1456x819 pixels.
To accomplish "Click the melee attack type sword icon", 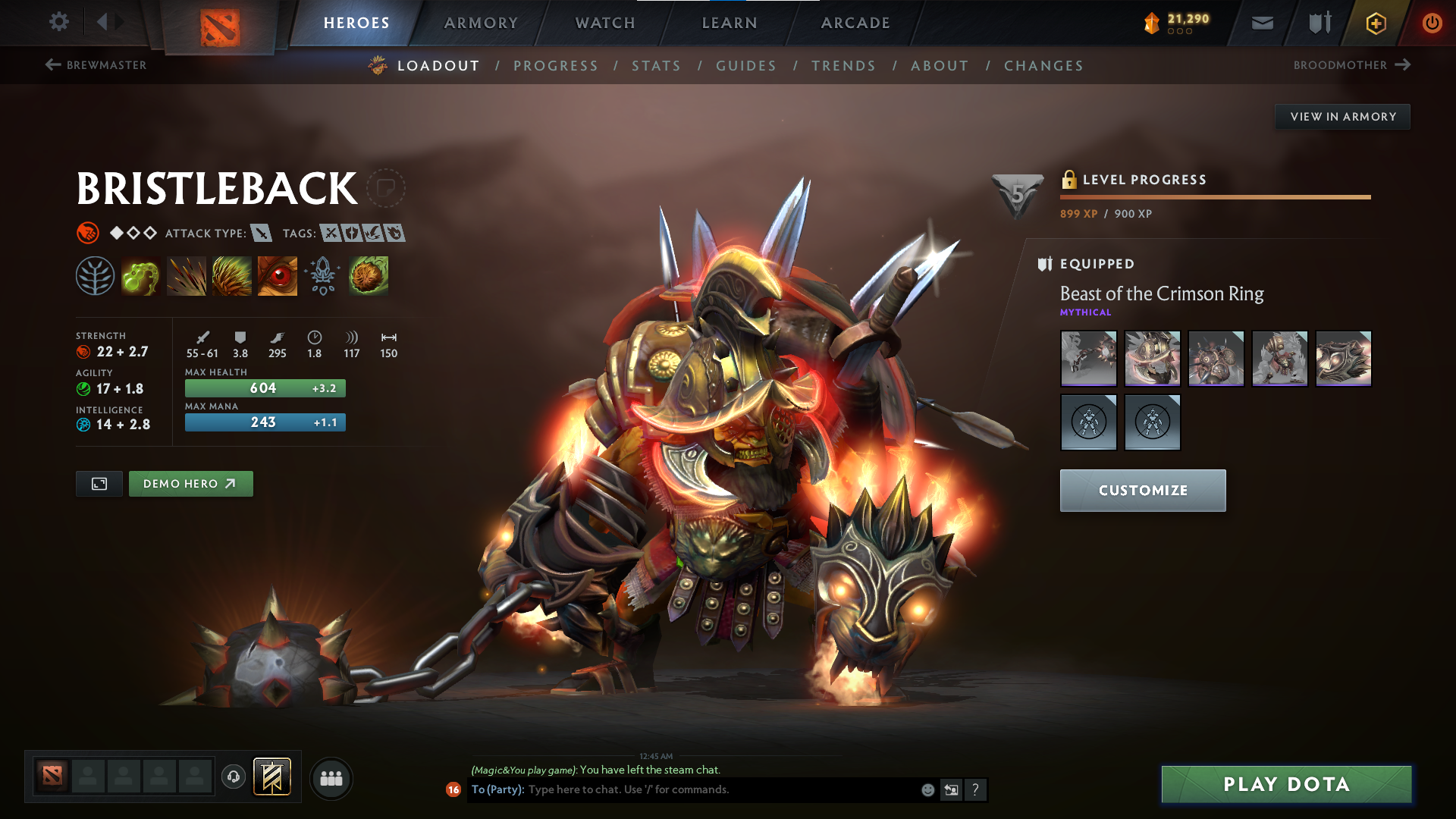I will pyautogui.click(x=261, y=233).
